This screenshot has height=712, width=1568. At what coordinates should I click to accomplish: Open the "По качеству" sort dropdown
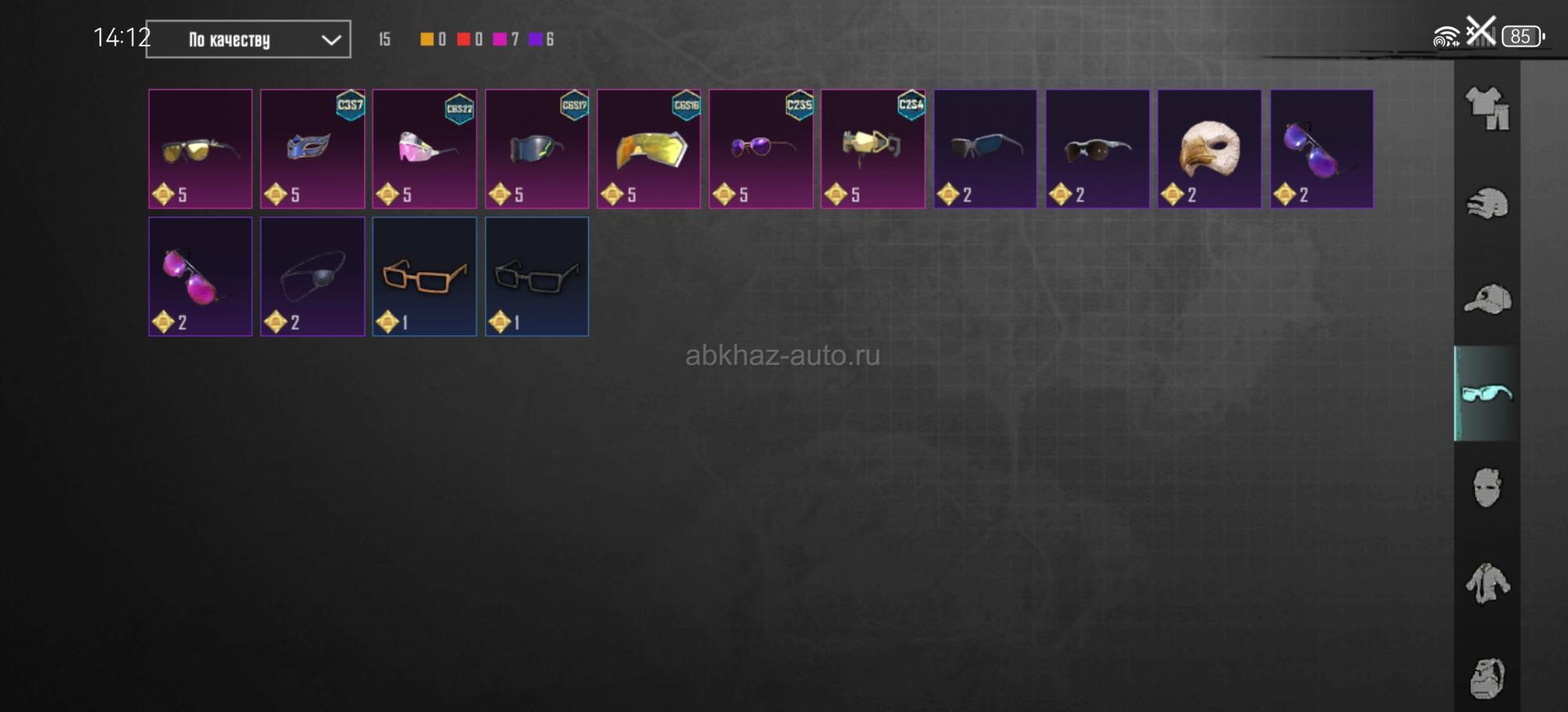click(x=248, y=39)
